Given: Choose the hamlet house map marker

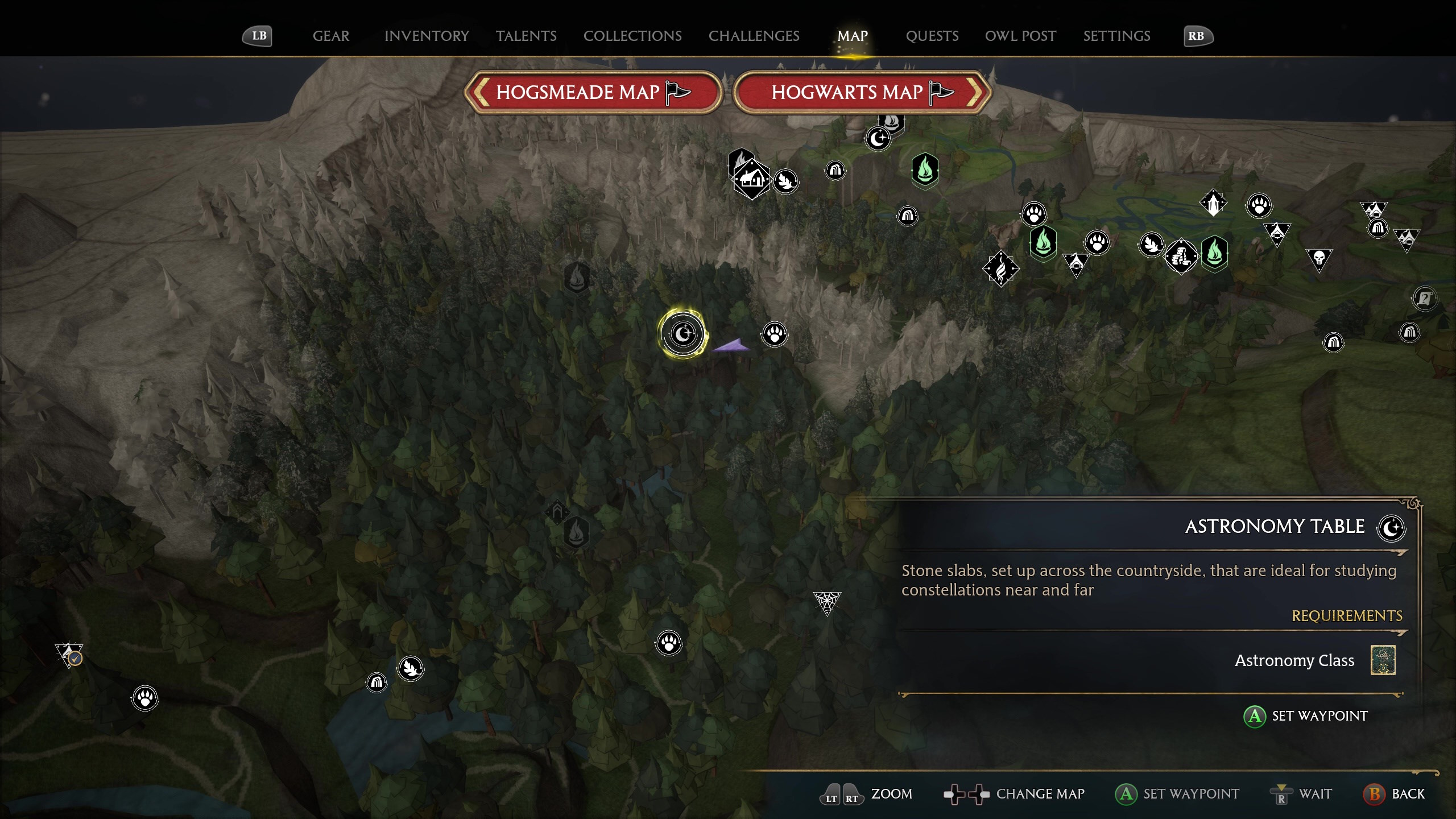Looking at the screenshot, I should pyautogui.click(x=751, y=180).
